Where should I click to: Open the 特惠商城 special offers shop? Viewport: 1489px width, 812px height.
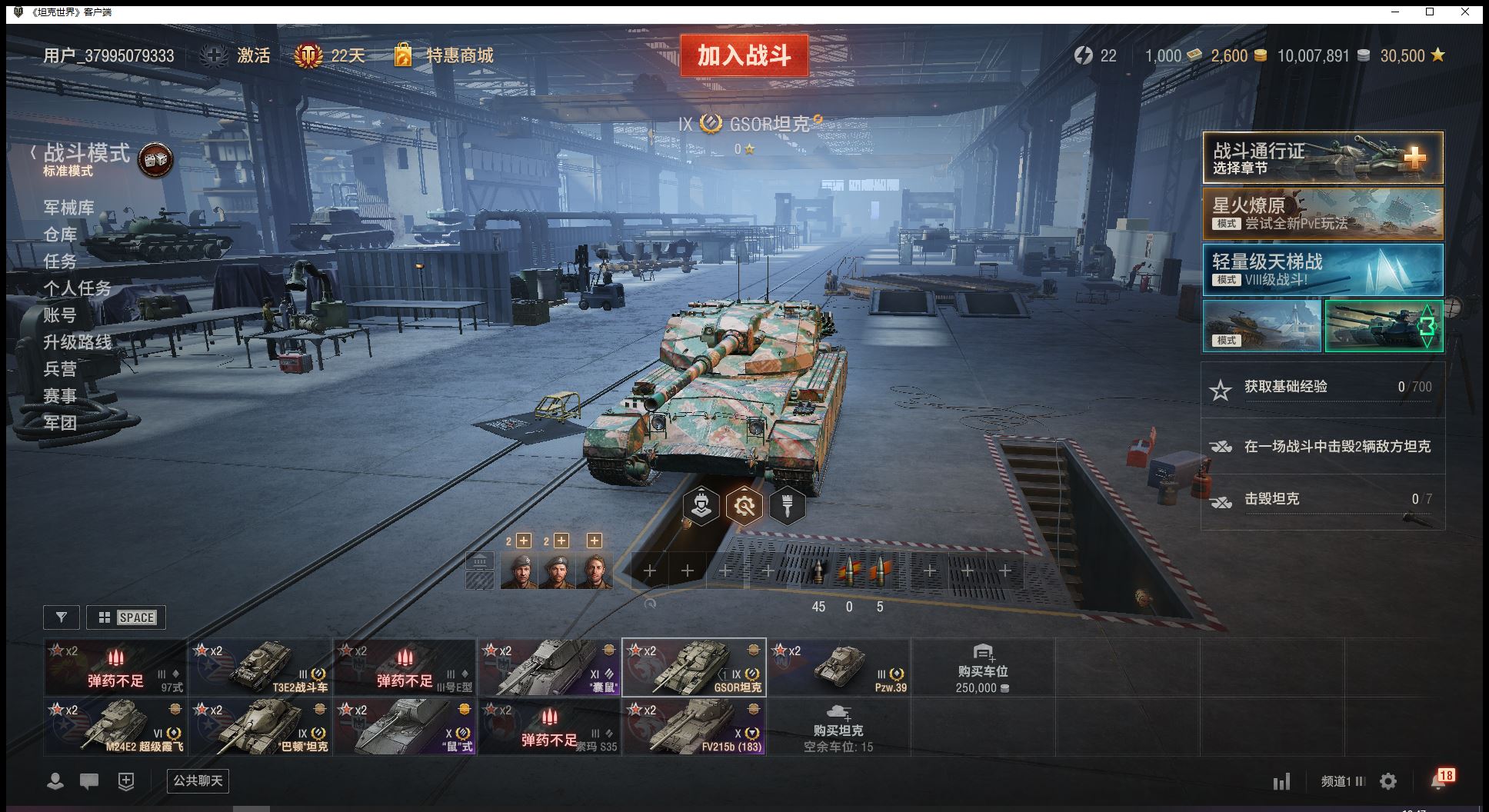pos(459,55)
